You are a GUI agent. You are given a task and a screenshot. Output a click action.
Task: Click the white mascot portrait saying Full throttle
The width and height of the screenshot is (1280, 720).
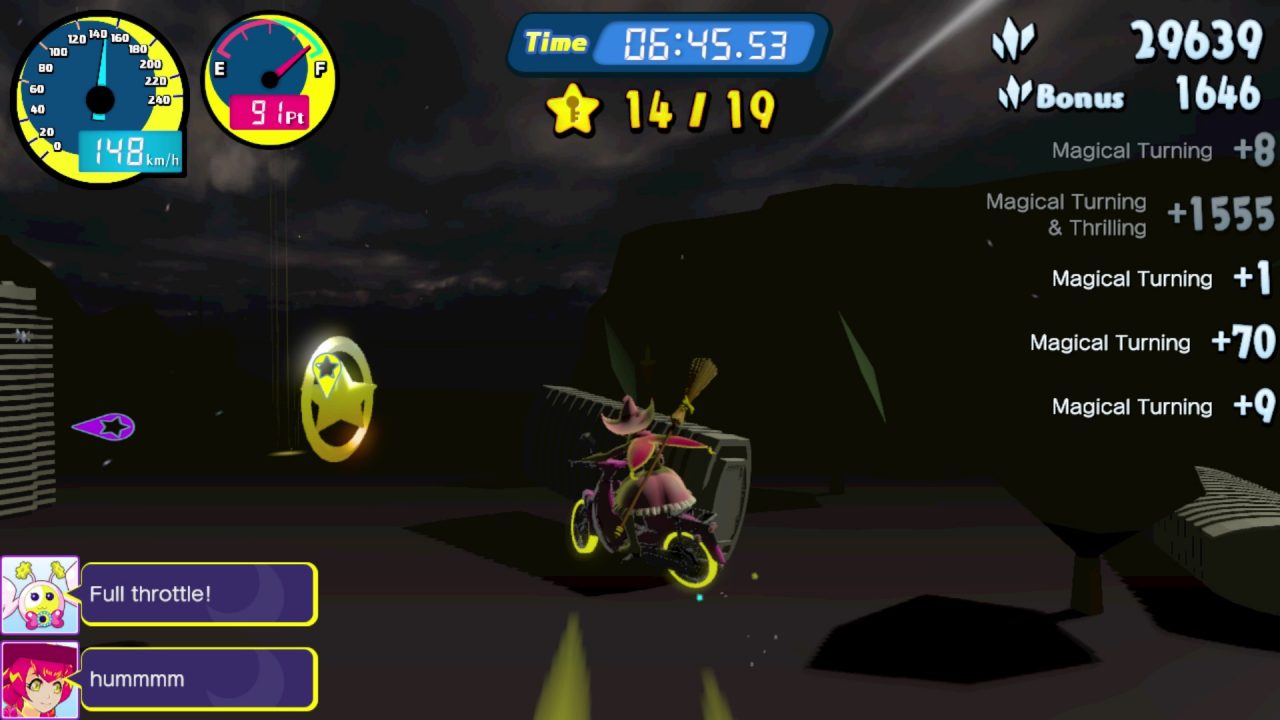40,595
